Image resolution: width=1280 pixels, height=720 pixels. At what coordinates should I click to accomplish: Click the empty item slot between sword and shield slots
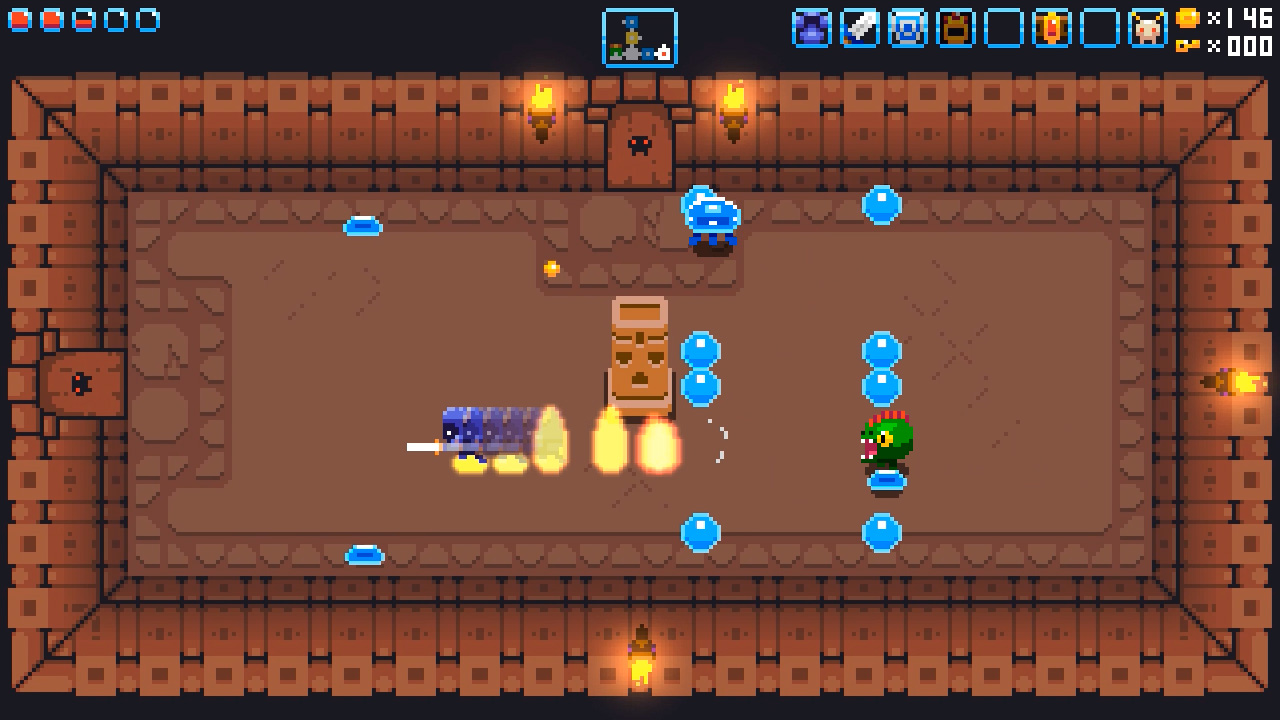click(x=1003, y=29)
